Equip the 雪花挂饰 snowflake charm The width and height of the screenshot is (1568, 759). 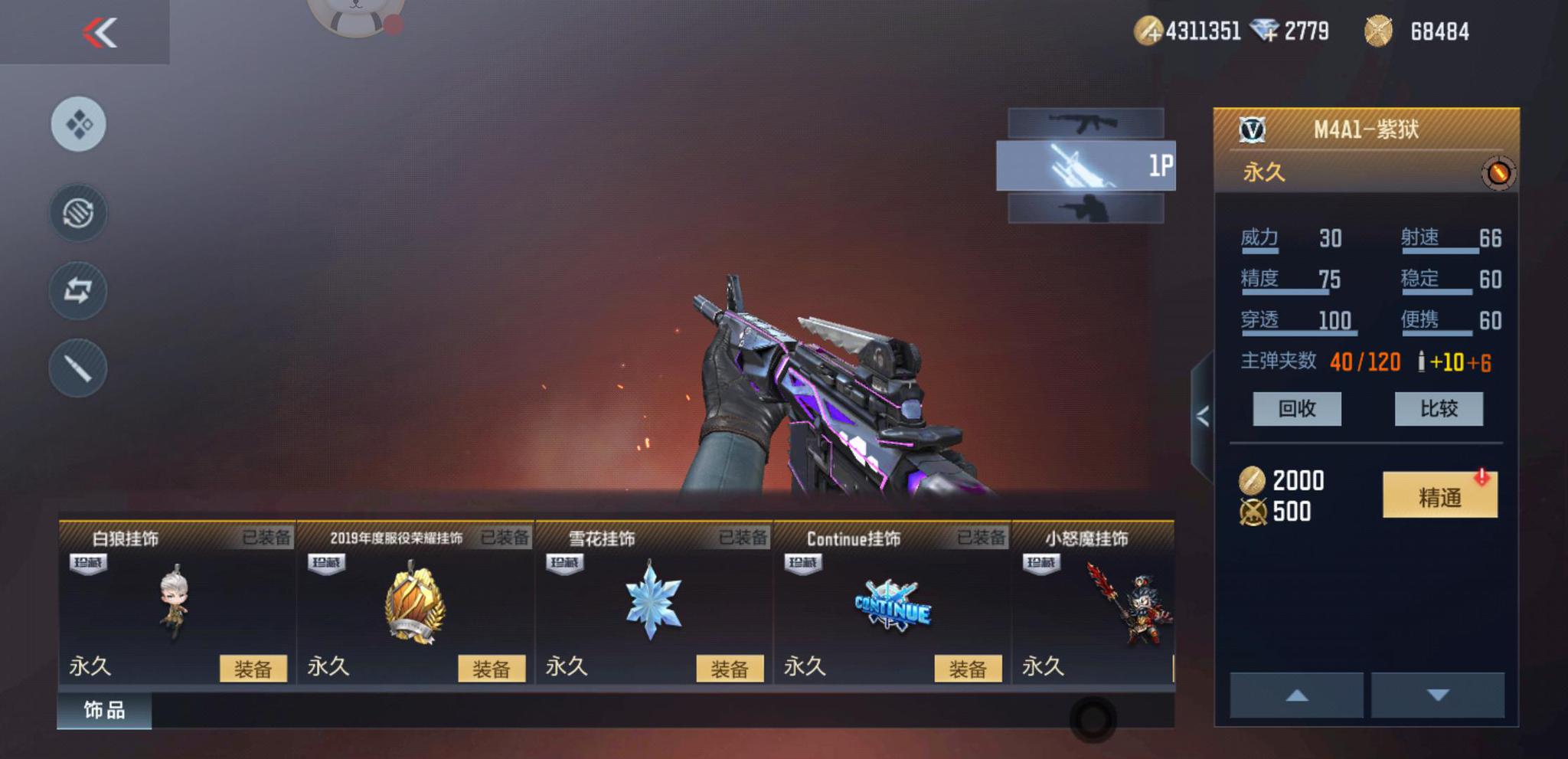tap(729, 669)
